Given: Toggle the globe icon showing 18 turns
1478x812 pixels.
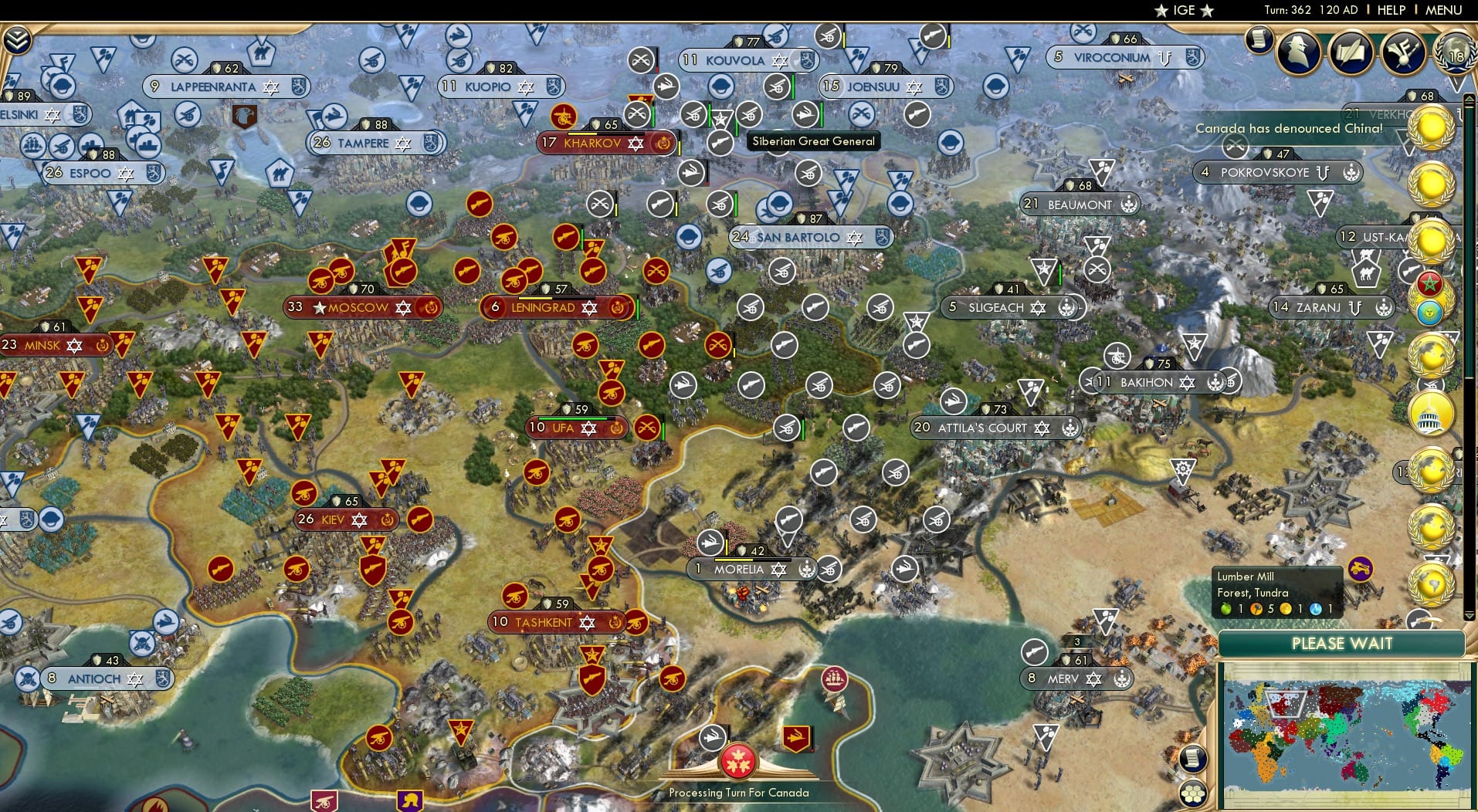Looking at the screenshot, I should pyautogui.click(x=1455, y=56).
